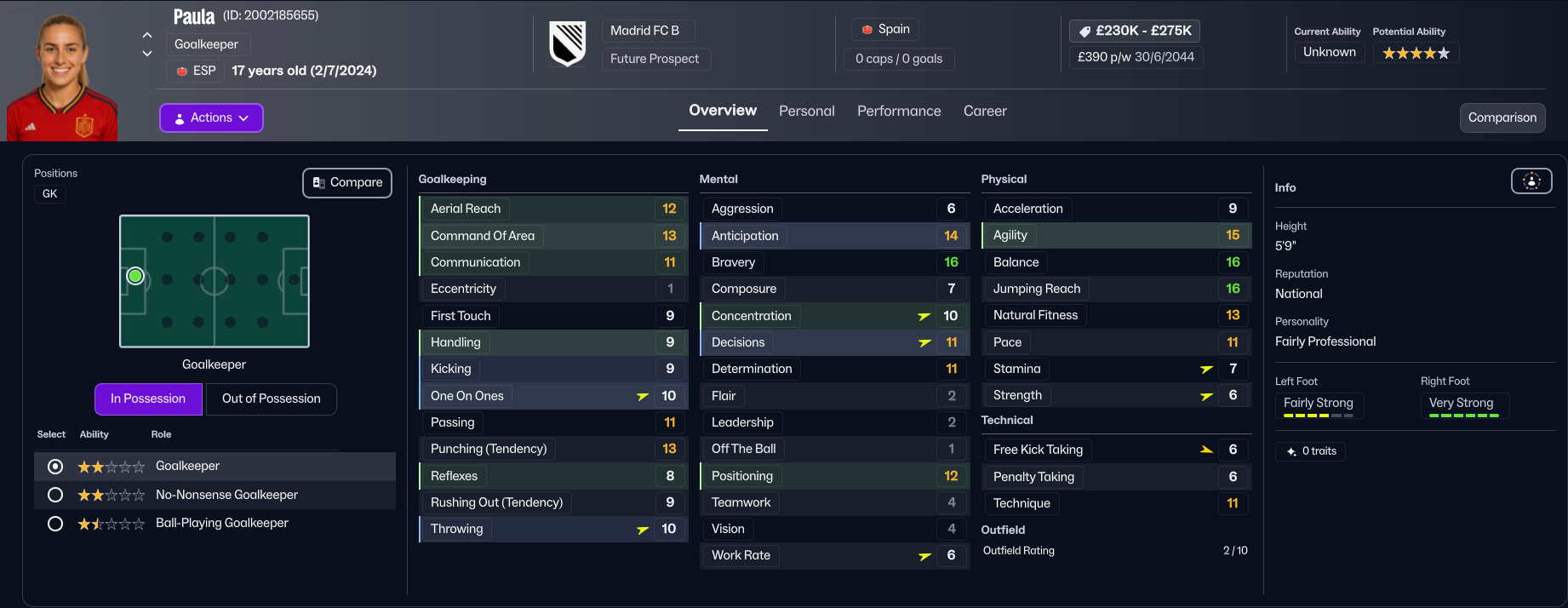Click the Info panel figure icon button
The height and width of the screenshot is (608, 1568).
1531,181
